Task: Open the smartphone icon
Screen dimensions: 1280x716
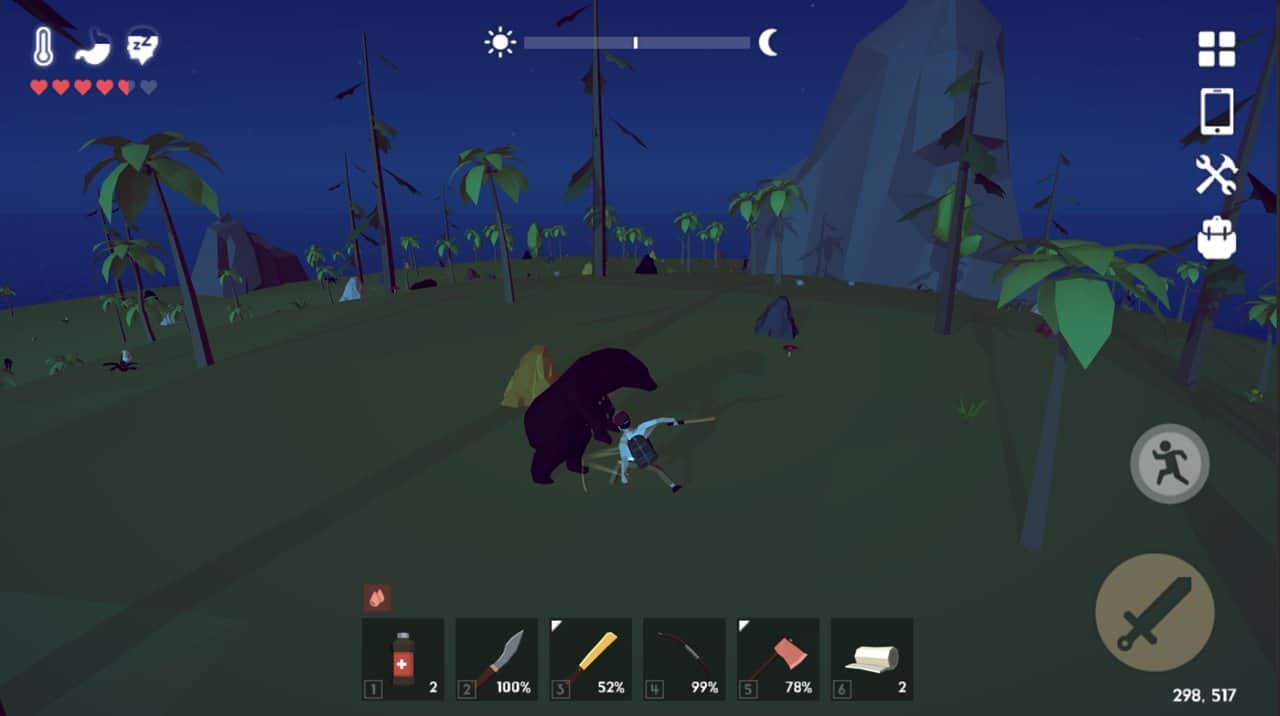Action: tap(1216, 111)
